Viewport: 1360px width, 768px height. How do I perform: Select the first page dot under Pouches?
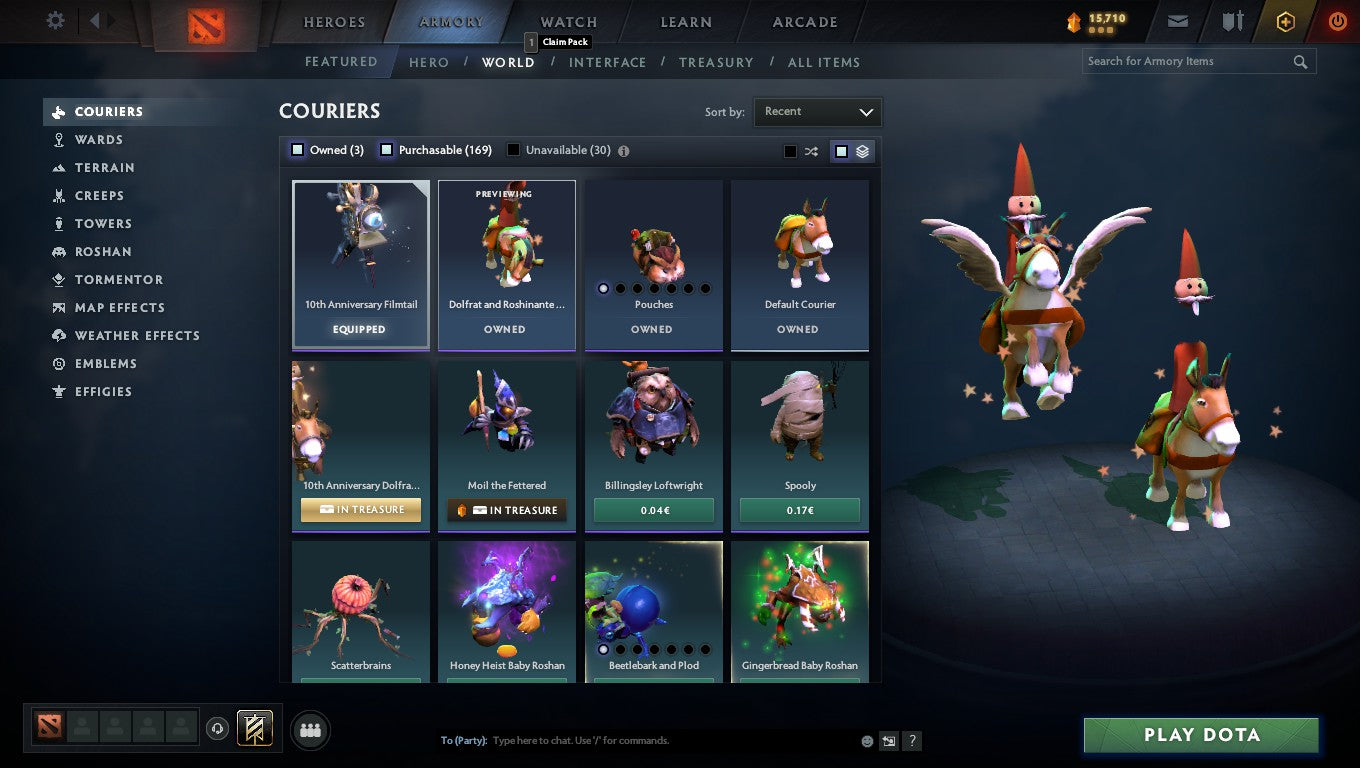pyautogui.click(x=604, y=288)
